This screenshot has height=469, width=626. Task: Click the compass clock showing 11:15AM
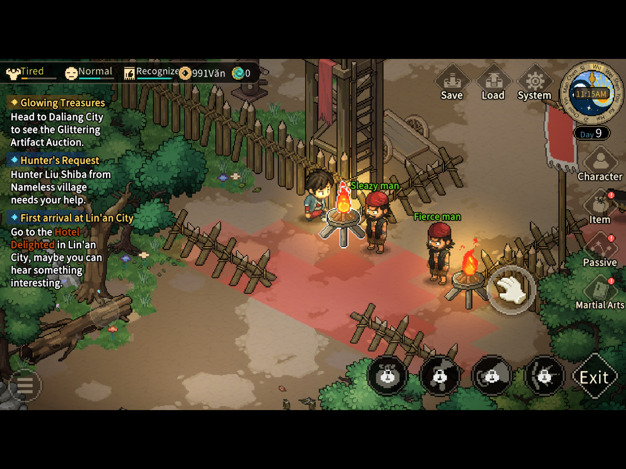[x=591, y=93]
